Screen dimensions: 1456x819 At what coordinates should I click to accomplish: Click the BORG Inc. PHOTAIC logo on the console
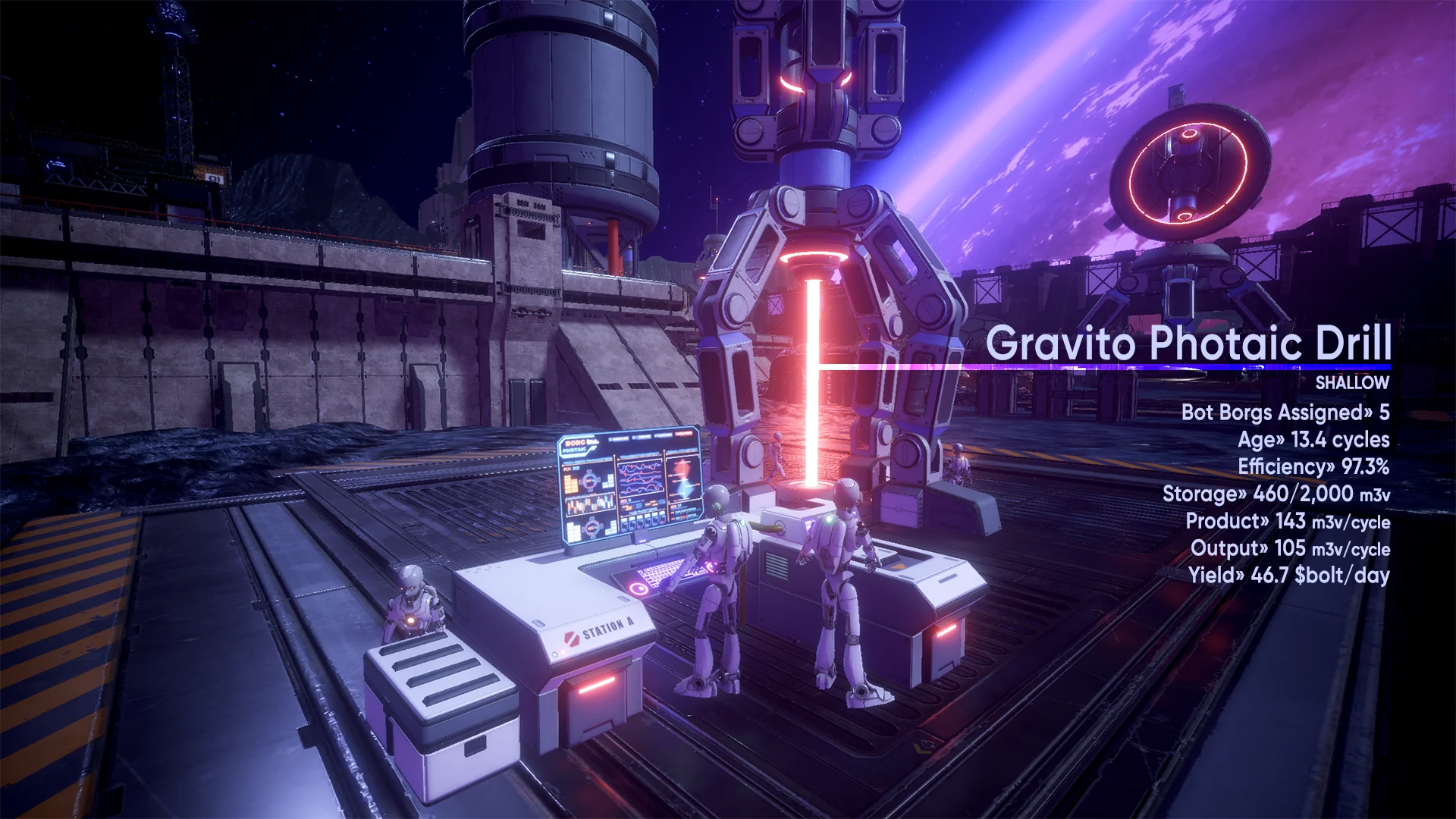point(579,446)
